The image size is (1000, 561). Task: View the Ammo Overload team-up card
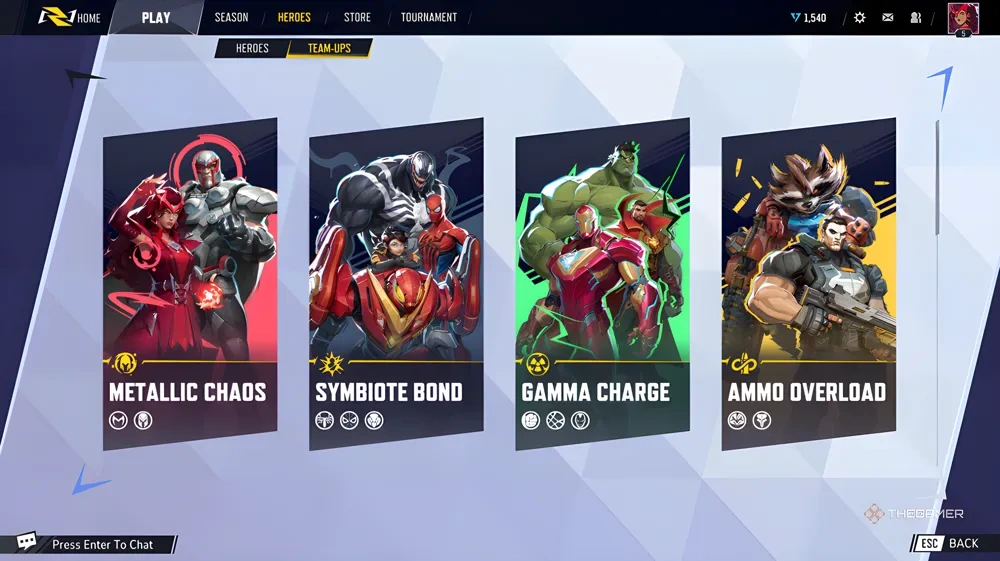tap(808, 283)
